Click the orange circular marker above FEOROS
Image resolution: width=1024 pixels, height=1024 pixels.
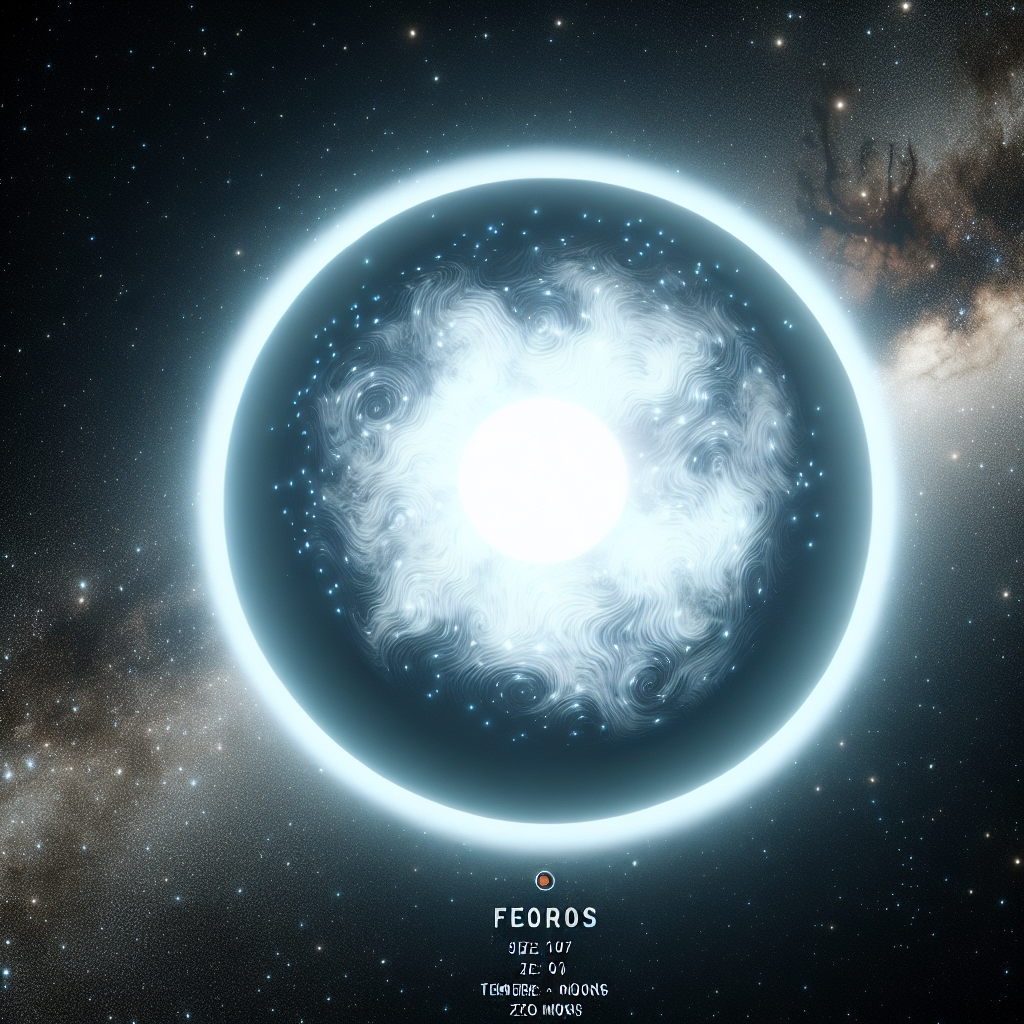pyautogui.click(x=545, y=880)
